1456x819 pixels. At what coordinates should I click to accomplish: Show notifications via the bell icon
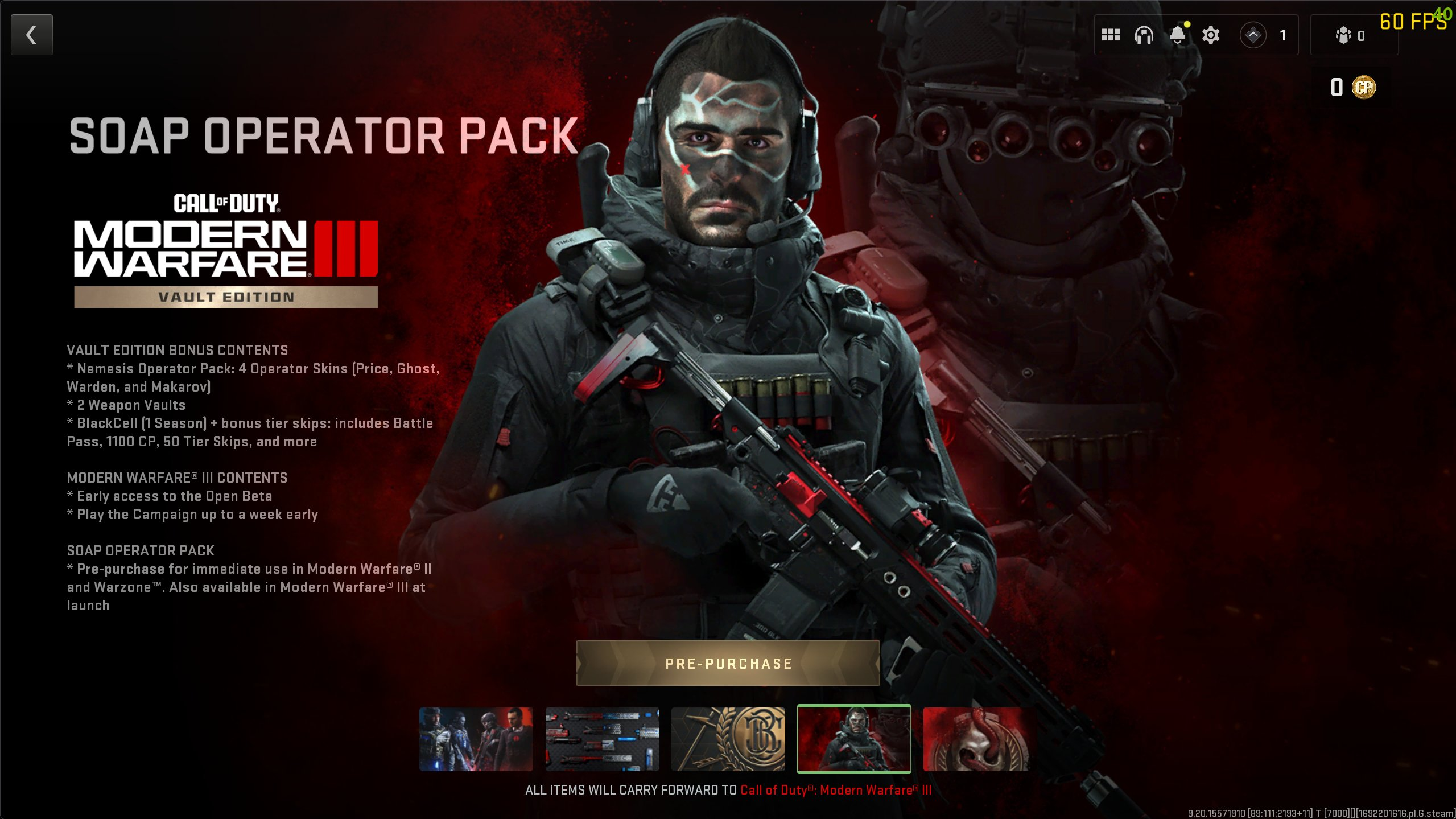pos(1177,35)
